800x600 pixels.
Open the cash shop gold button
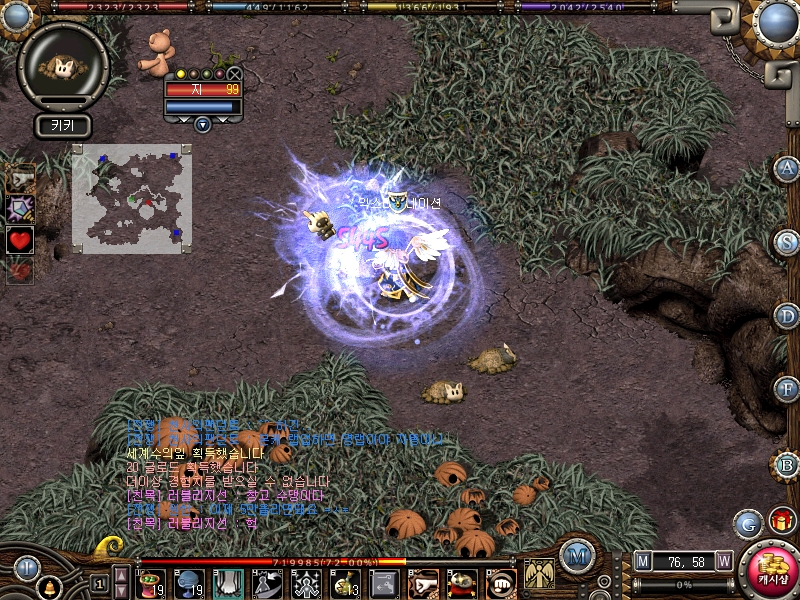coord(768,571)
